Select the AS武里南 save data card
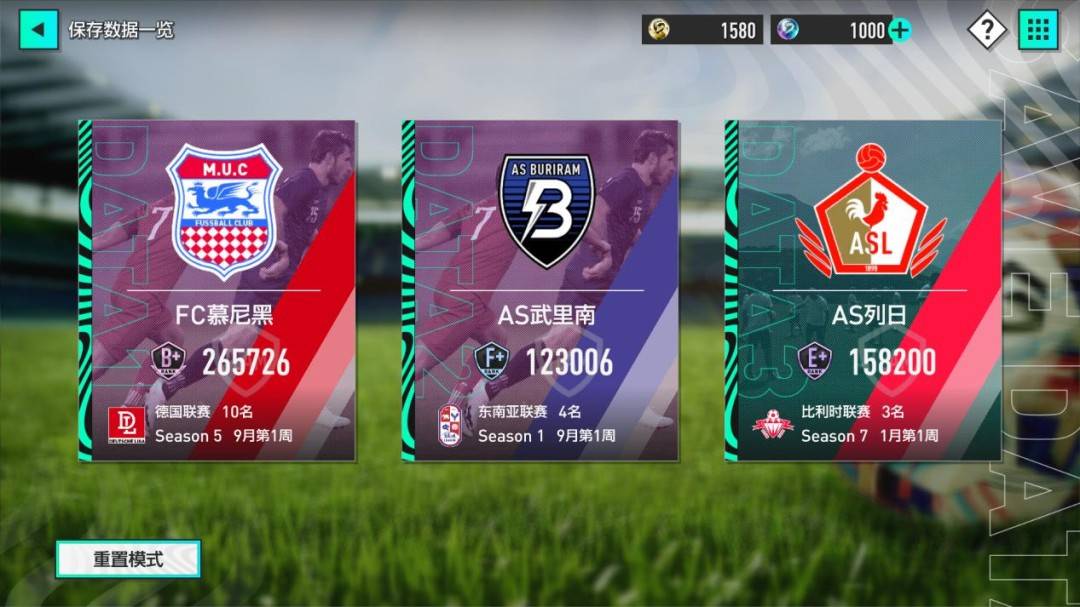The width and height of the screenshot is (1080, 607). [540, 290]
